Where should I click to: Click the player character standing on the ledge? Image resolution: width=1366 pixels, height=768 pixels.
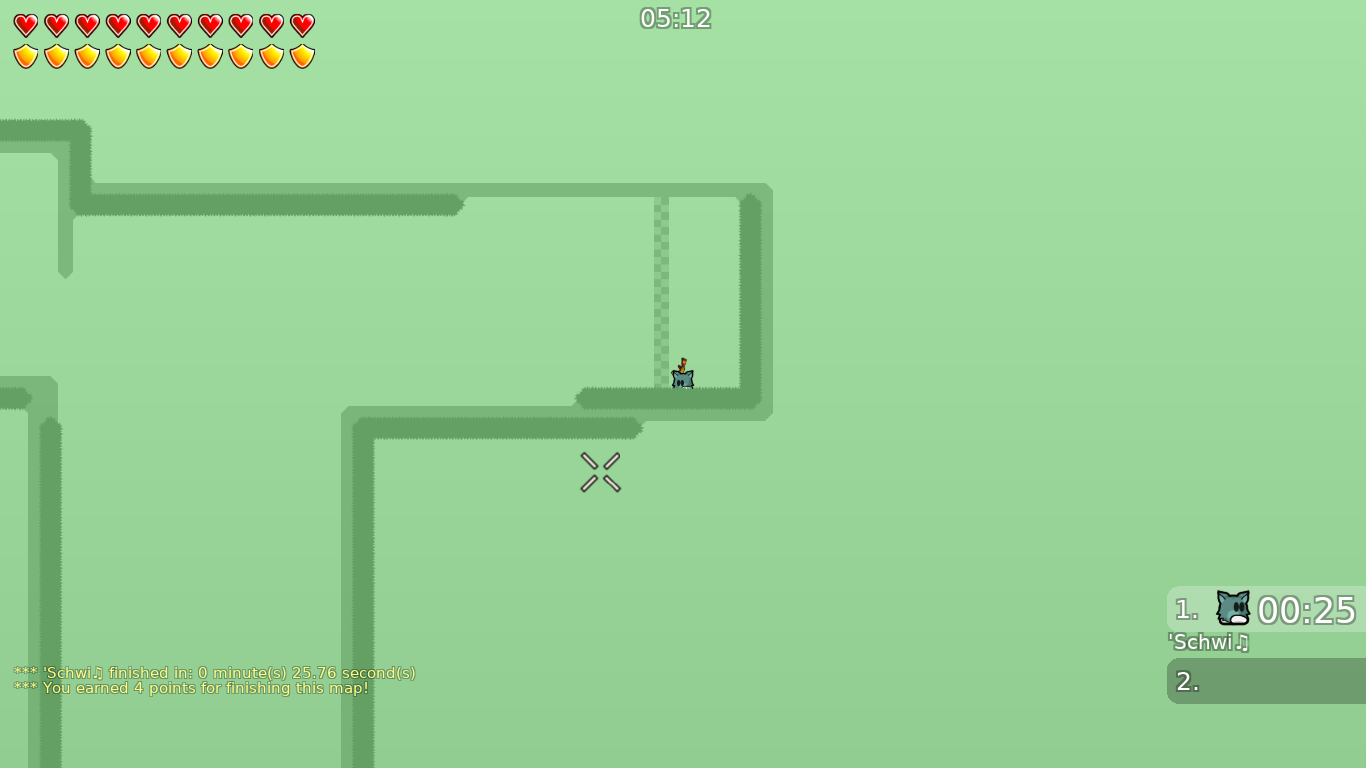coord(681,379)
